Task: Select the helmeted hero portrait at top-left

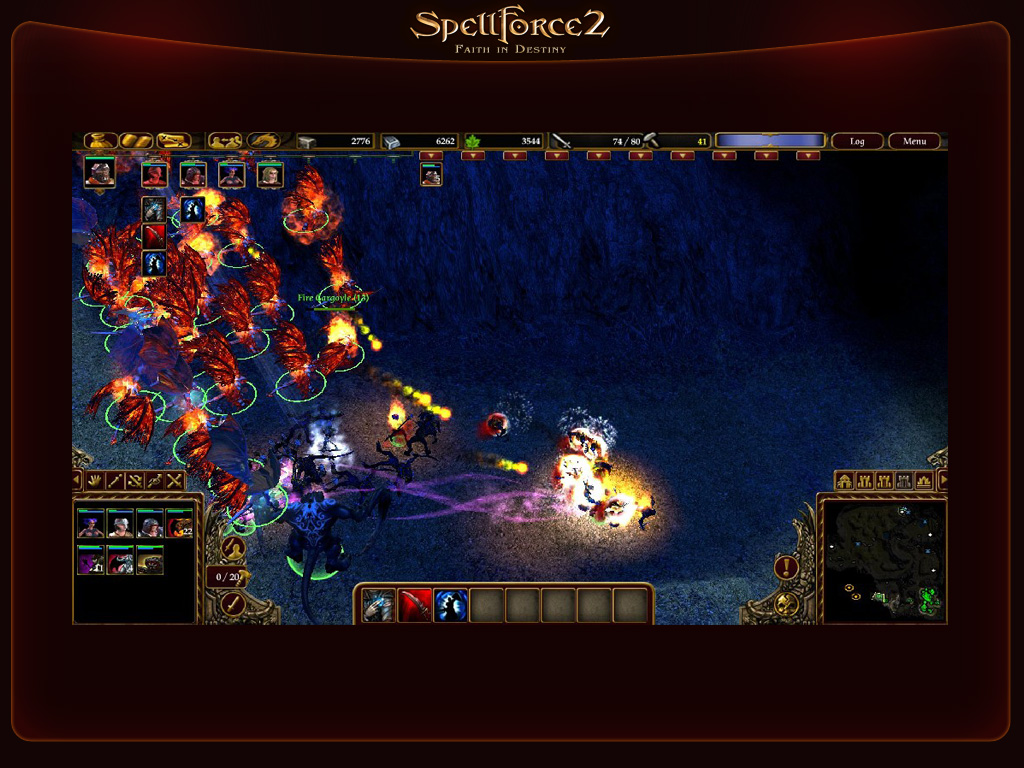Action: point(99,173)
